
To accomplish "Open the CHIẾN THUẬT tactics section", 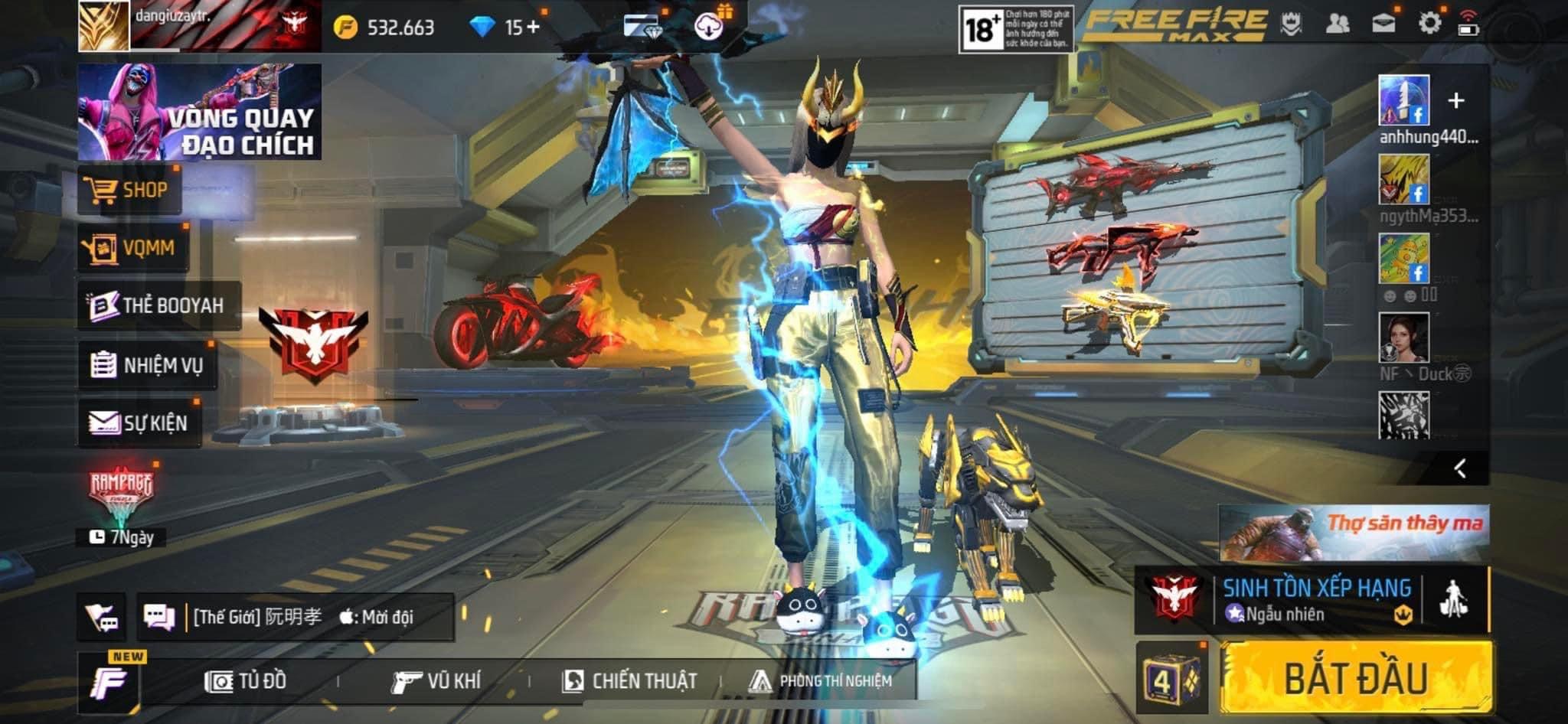I will 629,680.
